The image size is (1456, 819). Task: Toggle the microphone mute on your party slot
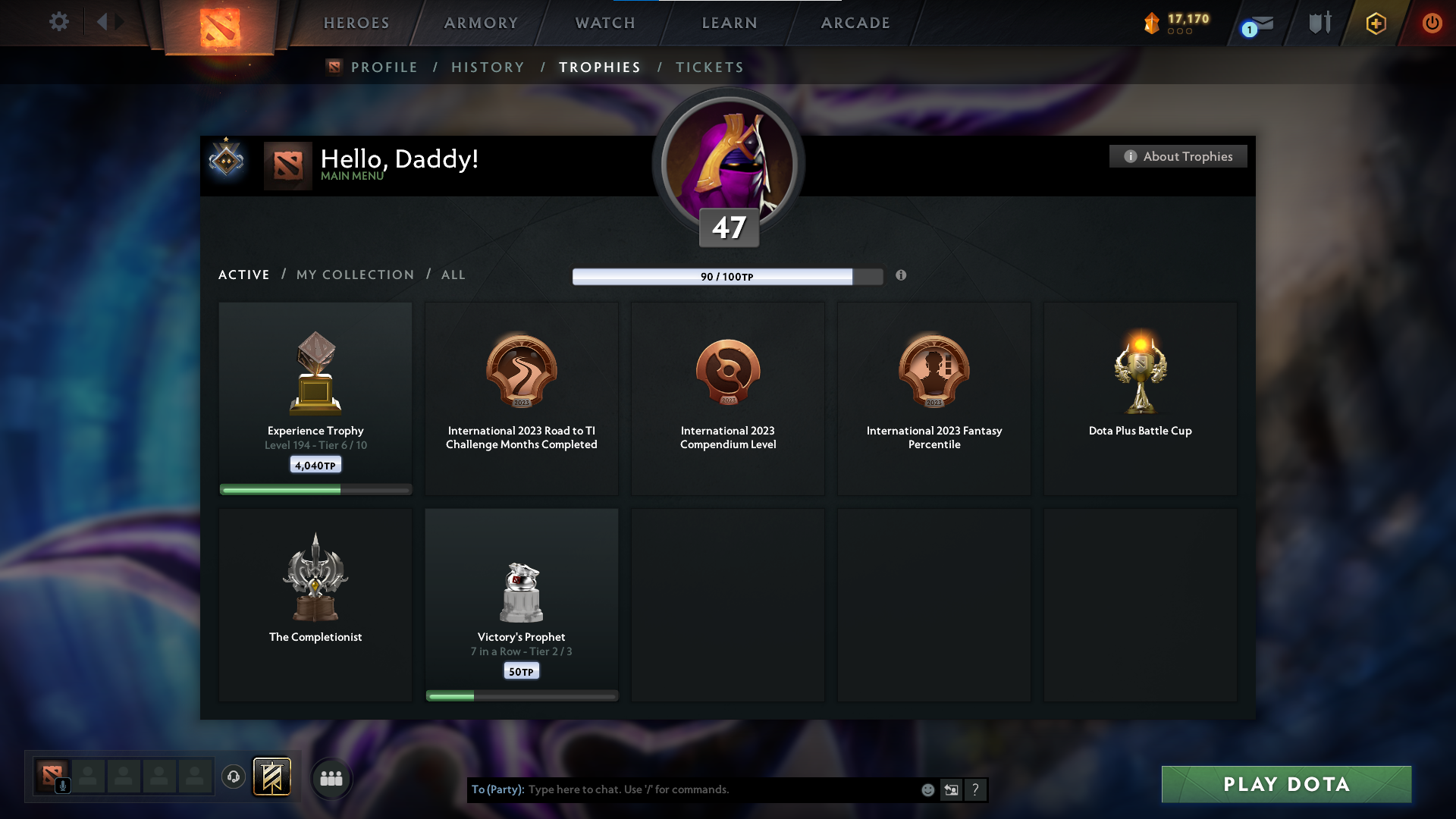63,784
